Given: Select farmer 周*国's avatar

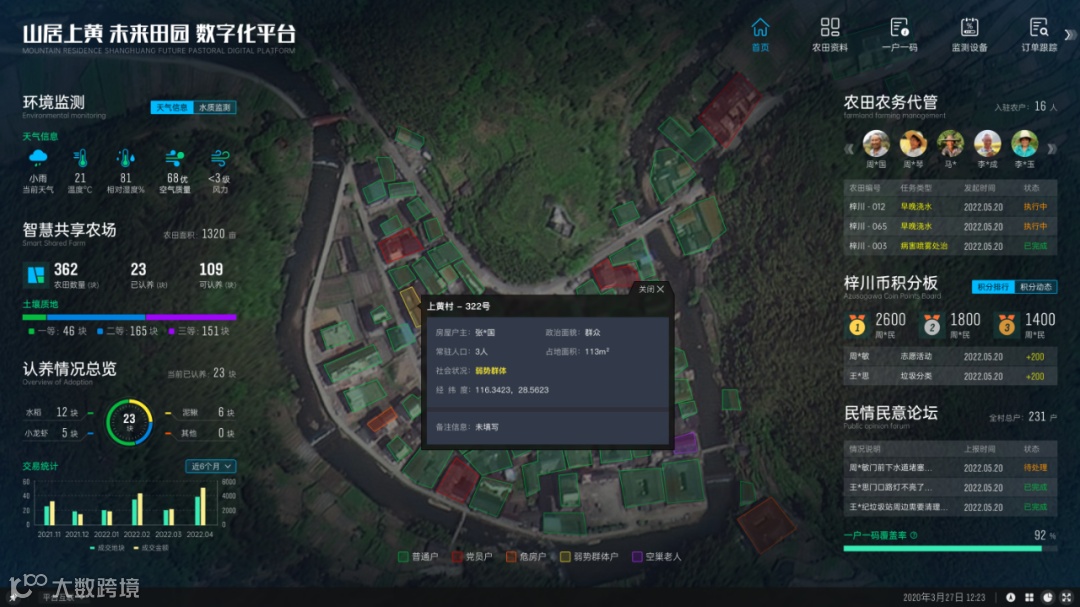Looking at the screenshot, I should click(876, 145).
